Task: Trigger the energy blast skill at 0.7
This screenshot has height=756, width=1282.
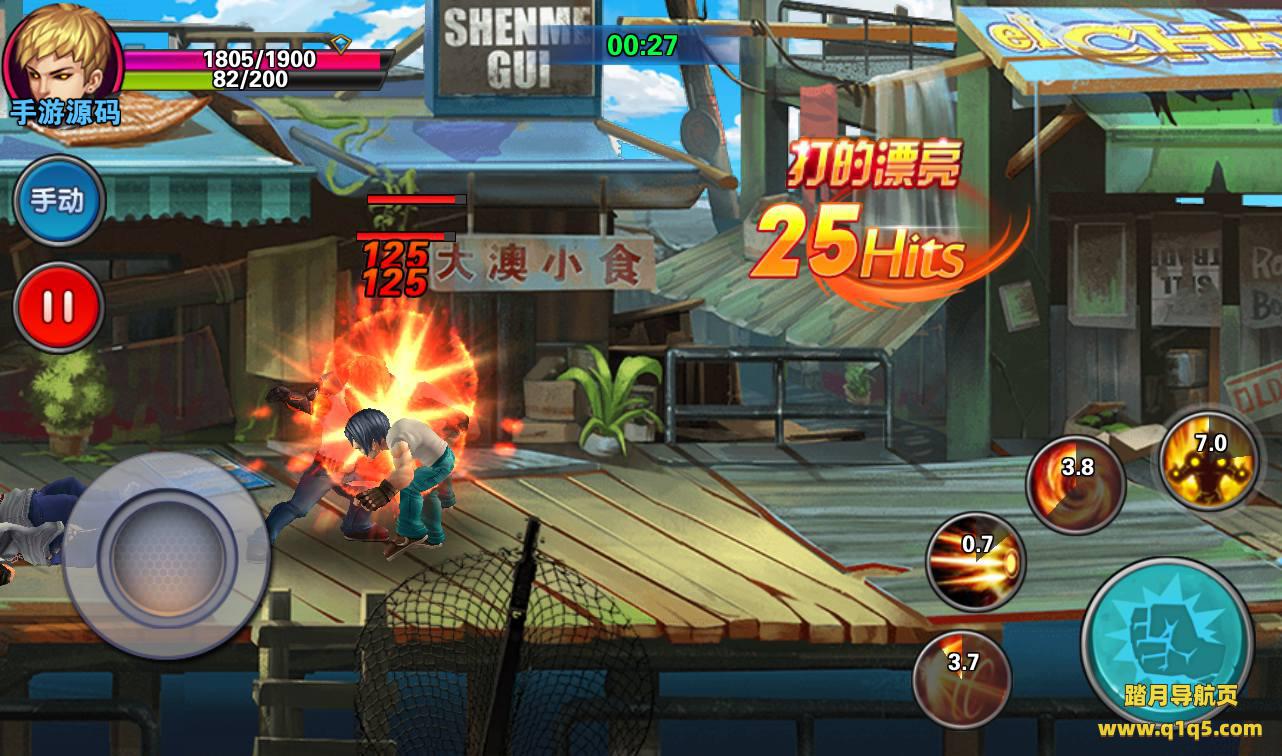Action: tap(975, 560)
